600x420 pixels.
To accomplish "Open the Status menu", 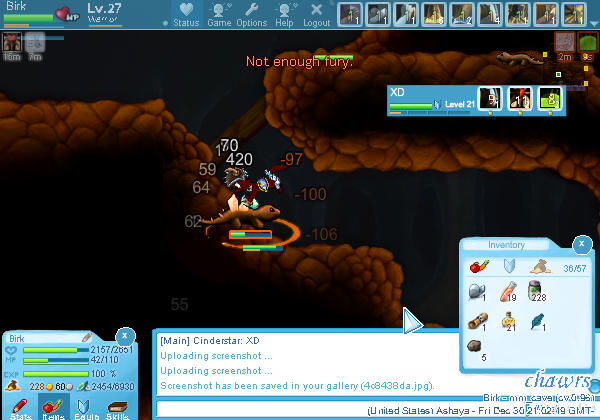I will 185,15.
